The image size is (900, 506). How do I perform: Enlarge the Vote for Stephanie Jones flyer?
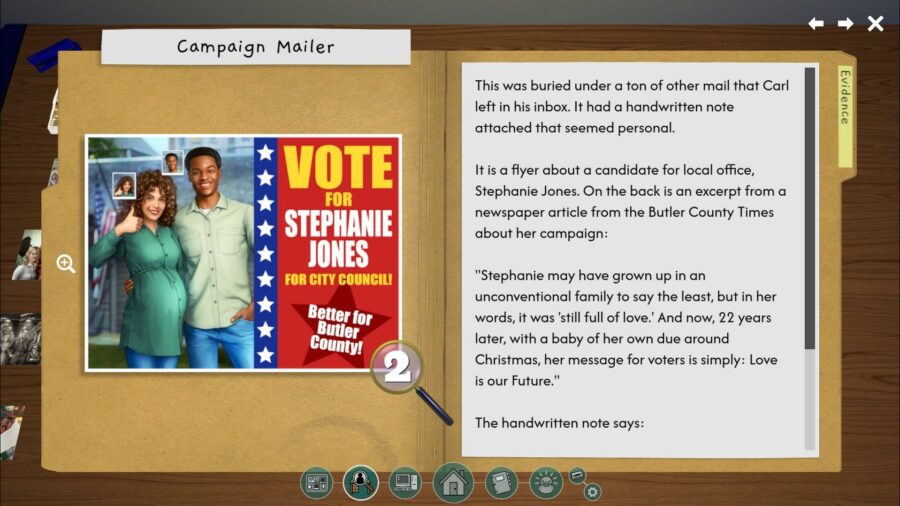pyautogui.click(x=243, y=252)
